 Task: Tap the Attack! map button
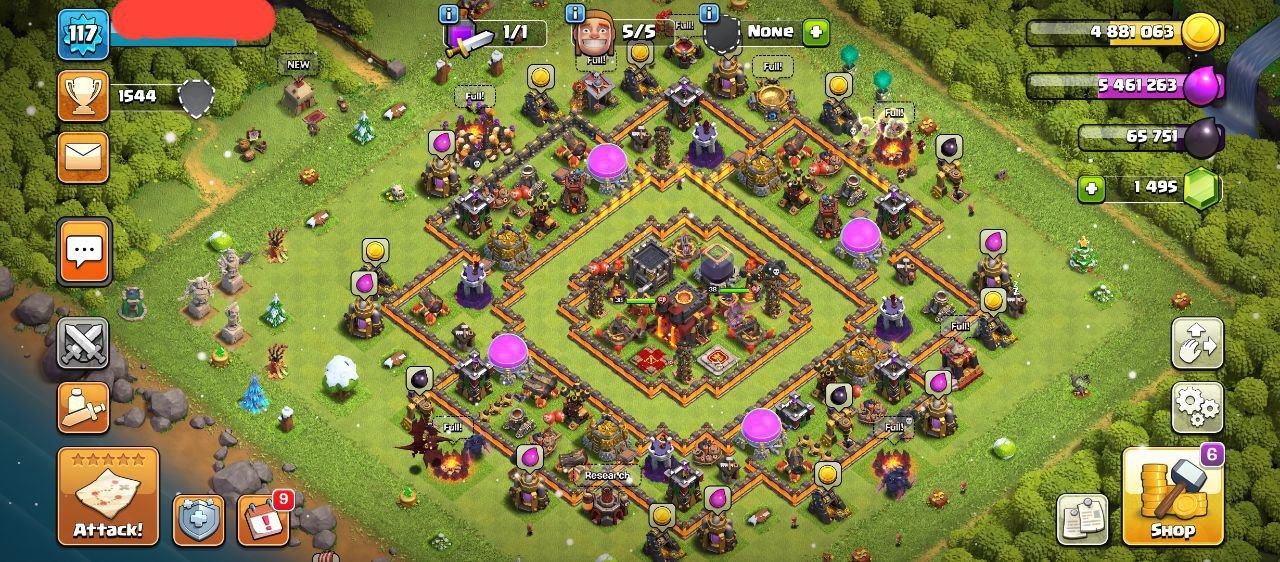[108, 496]
